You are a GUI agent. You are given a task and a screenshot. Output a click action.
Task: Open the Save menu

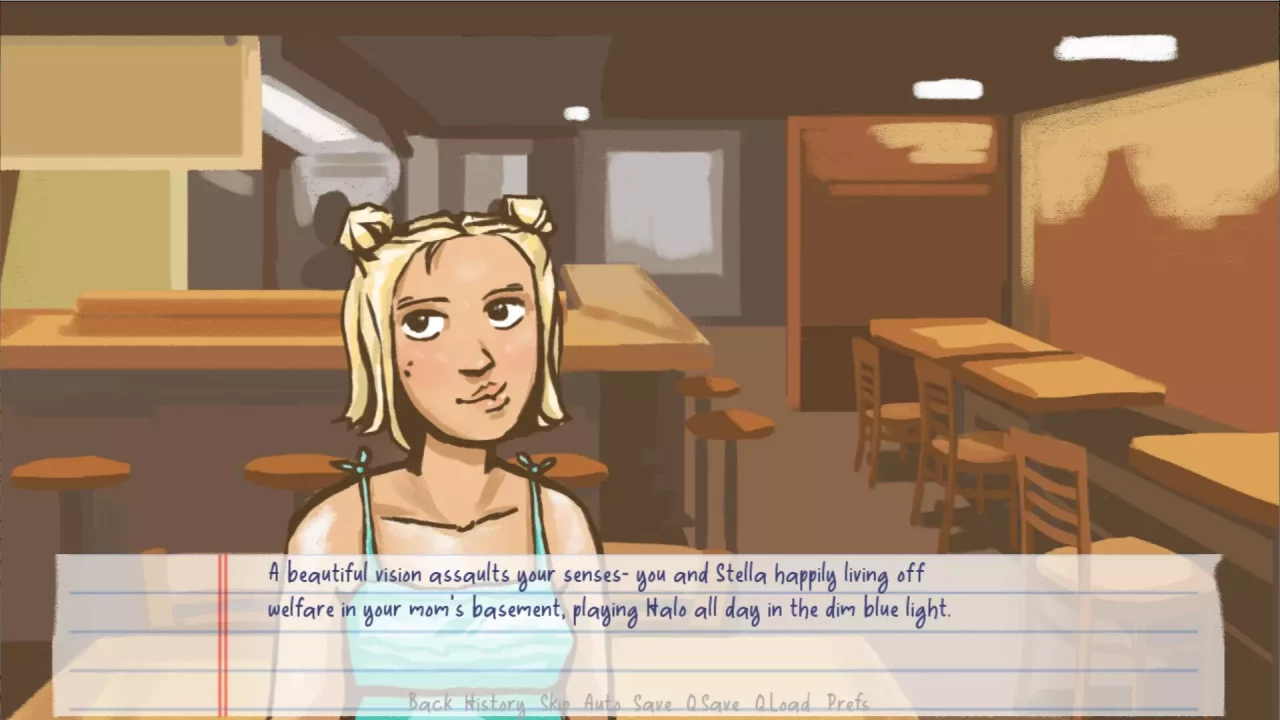653,703
